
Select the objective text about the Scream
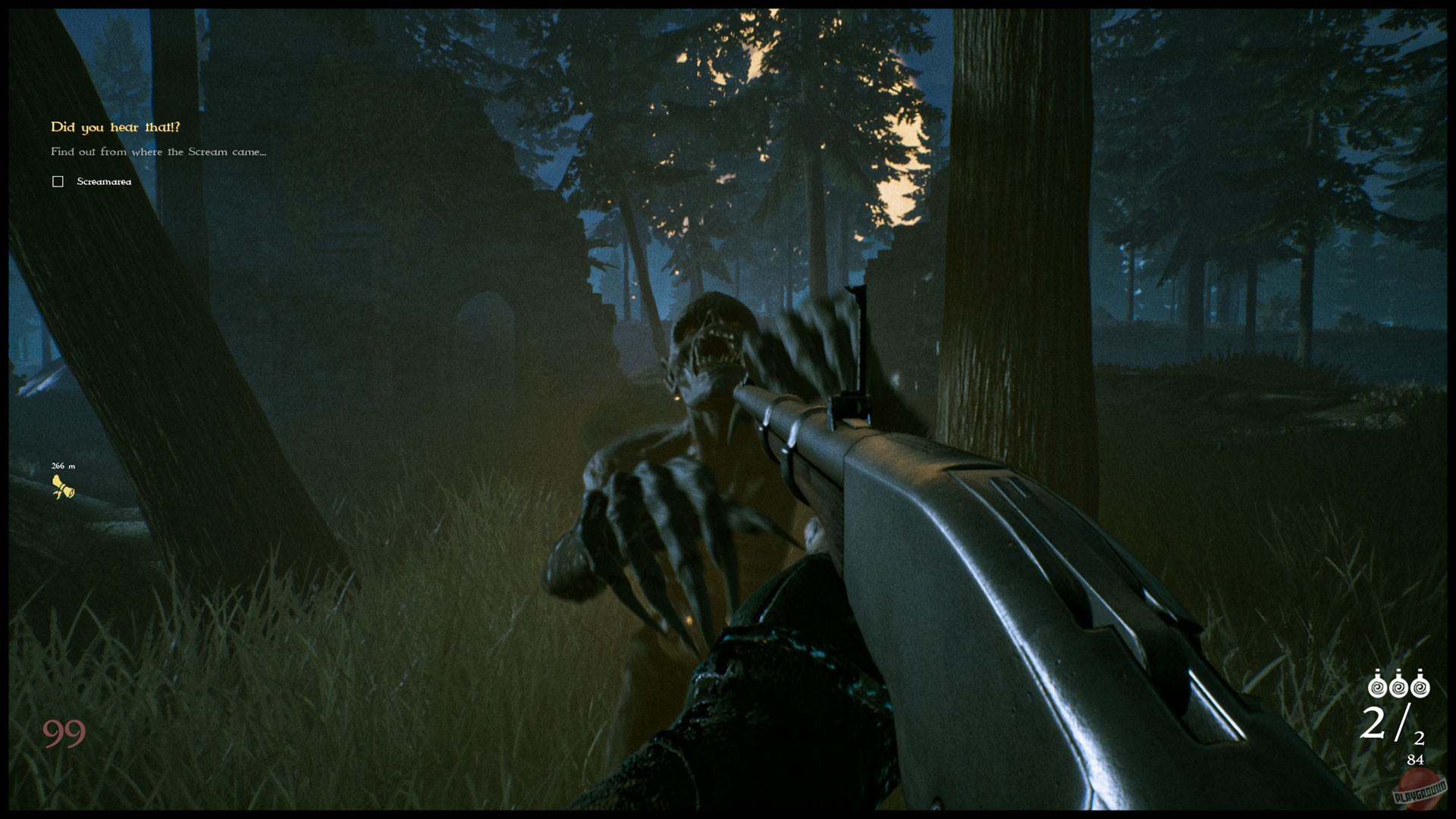[x=158, y=152]
